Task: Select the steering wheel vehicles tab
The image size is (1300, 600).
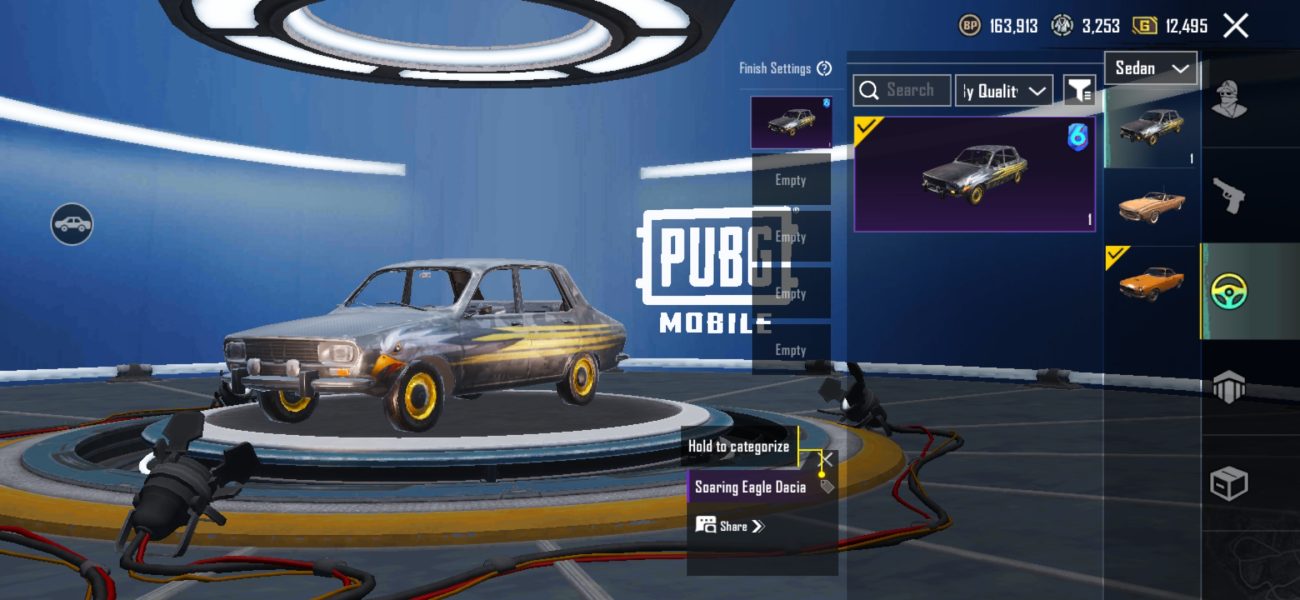Action: (1229, 291)
